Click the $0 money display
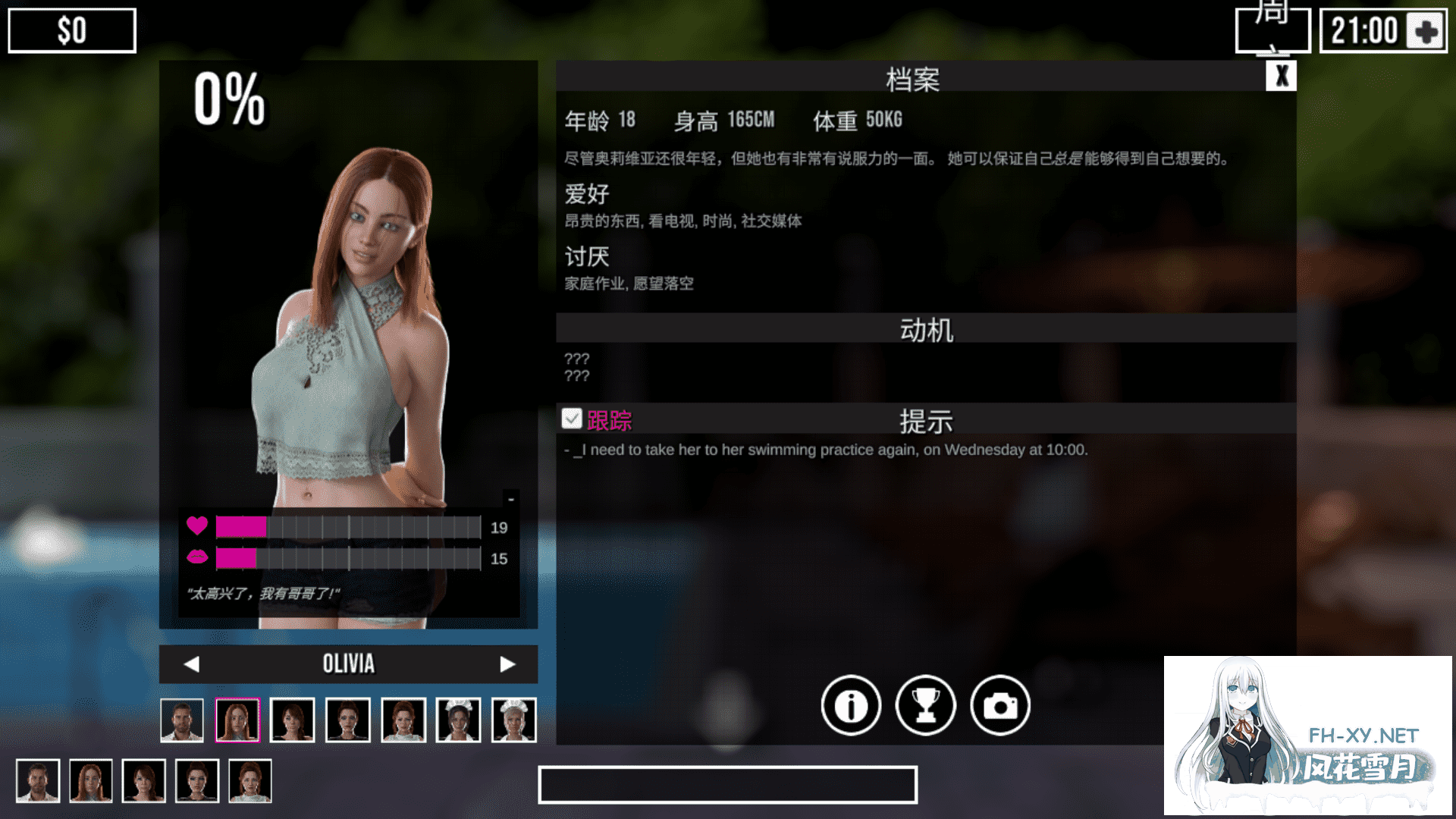The width and height of the screenshot is (1456, 819). 72,30
